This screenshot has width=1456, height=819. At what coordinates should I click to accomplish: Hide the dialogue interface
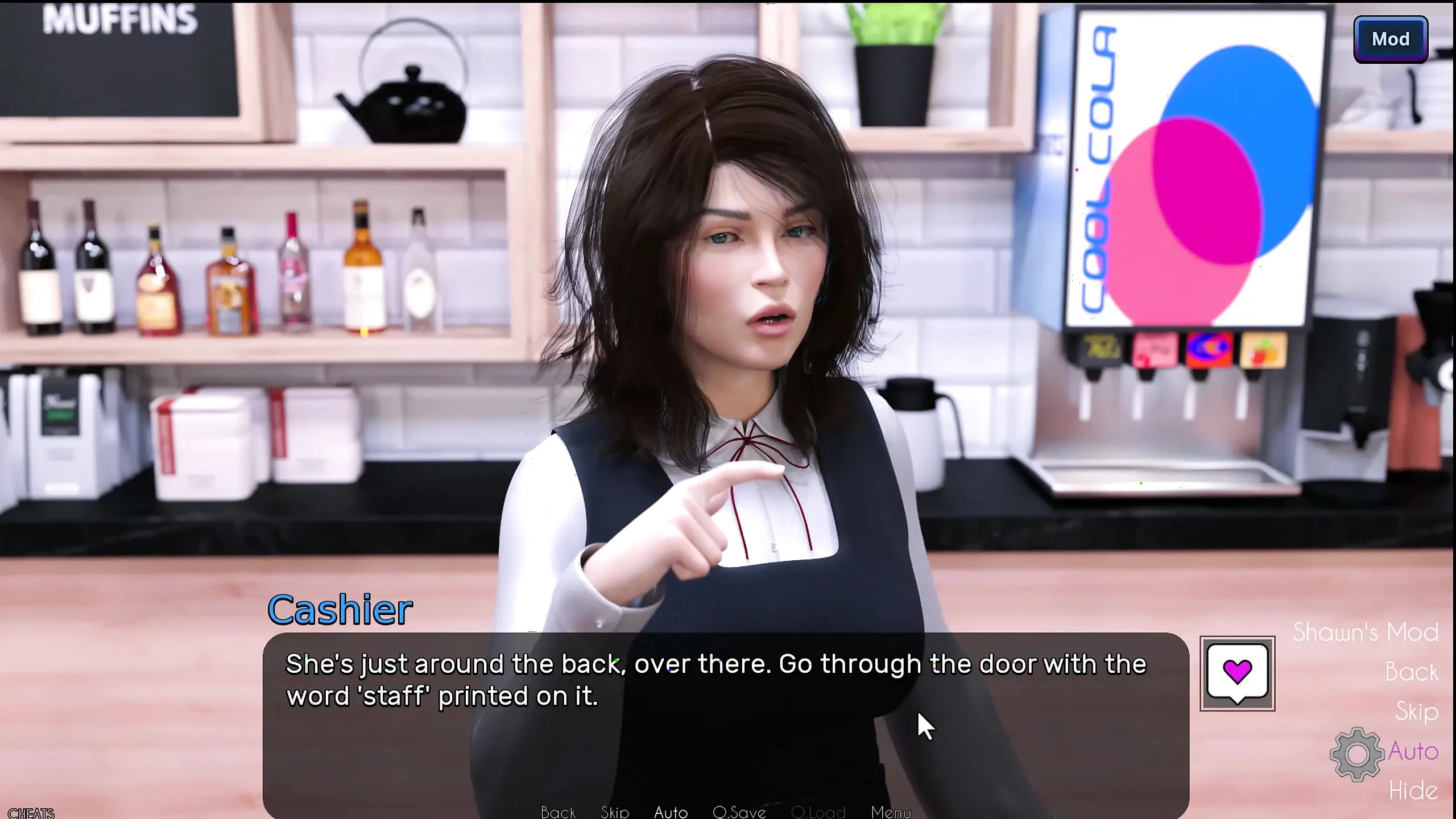click(x=1413, y=791)
